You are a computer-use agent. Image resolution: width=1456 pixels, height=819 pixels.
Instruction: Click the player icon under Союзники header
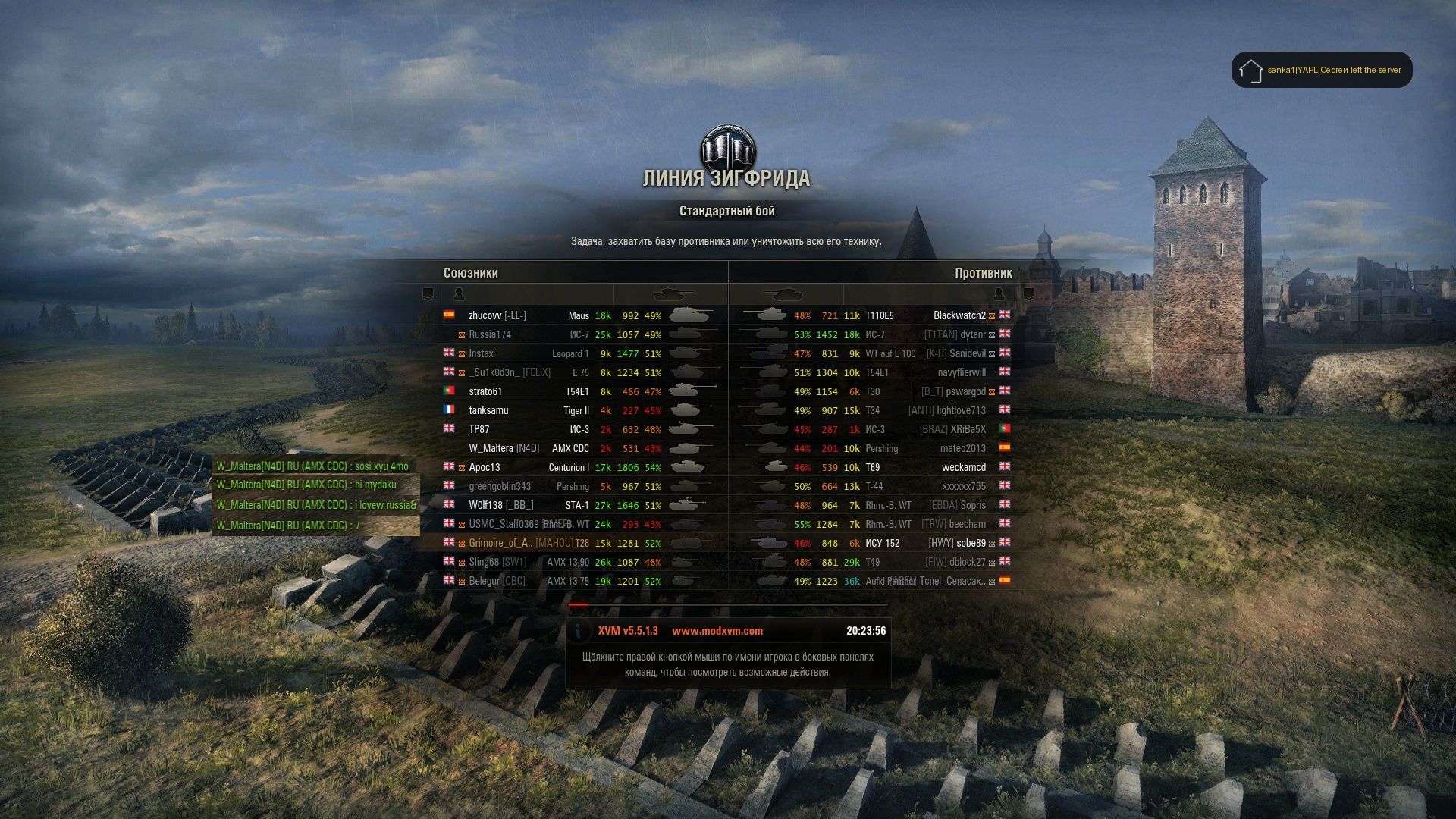[x=458, y=293]
